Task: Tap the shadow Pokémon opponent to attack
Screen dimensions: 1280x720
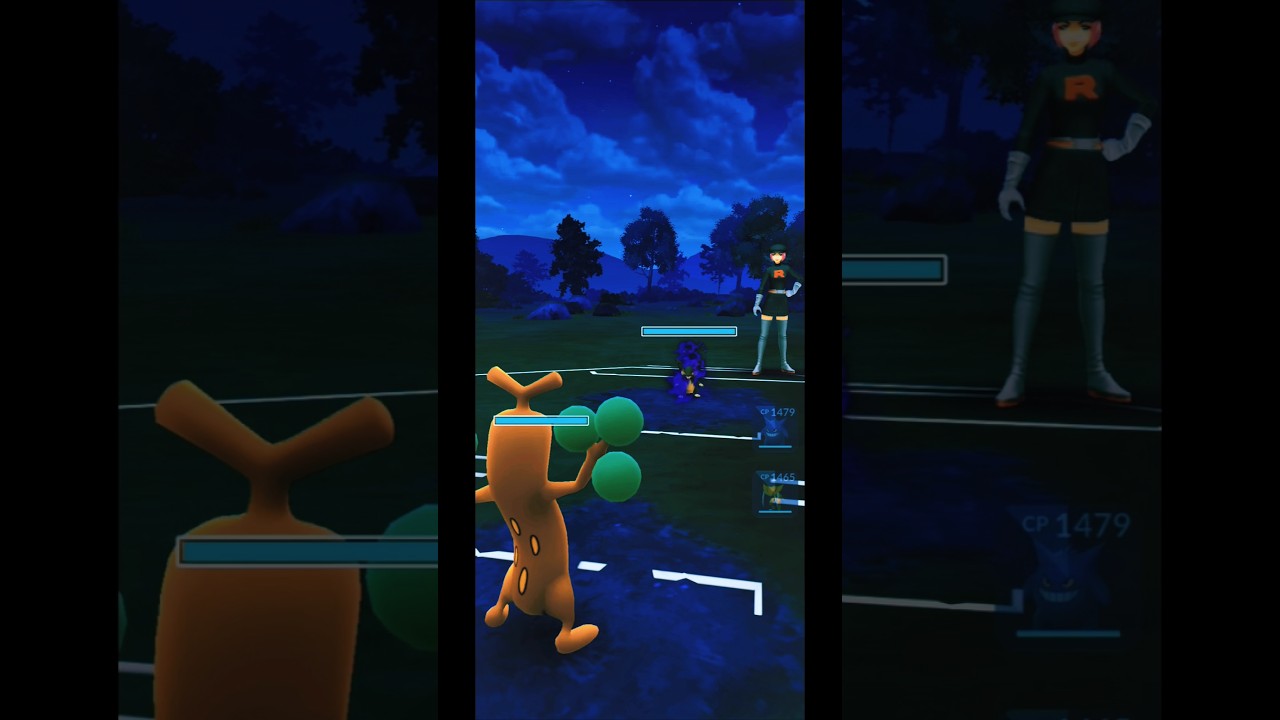Action: [x=690, y=370]
